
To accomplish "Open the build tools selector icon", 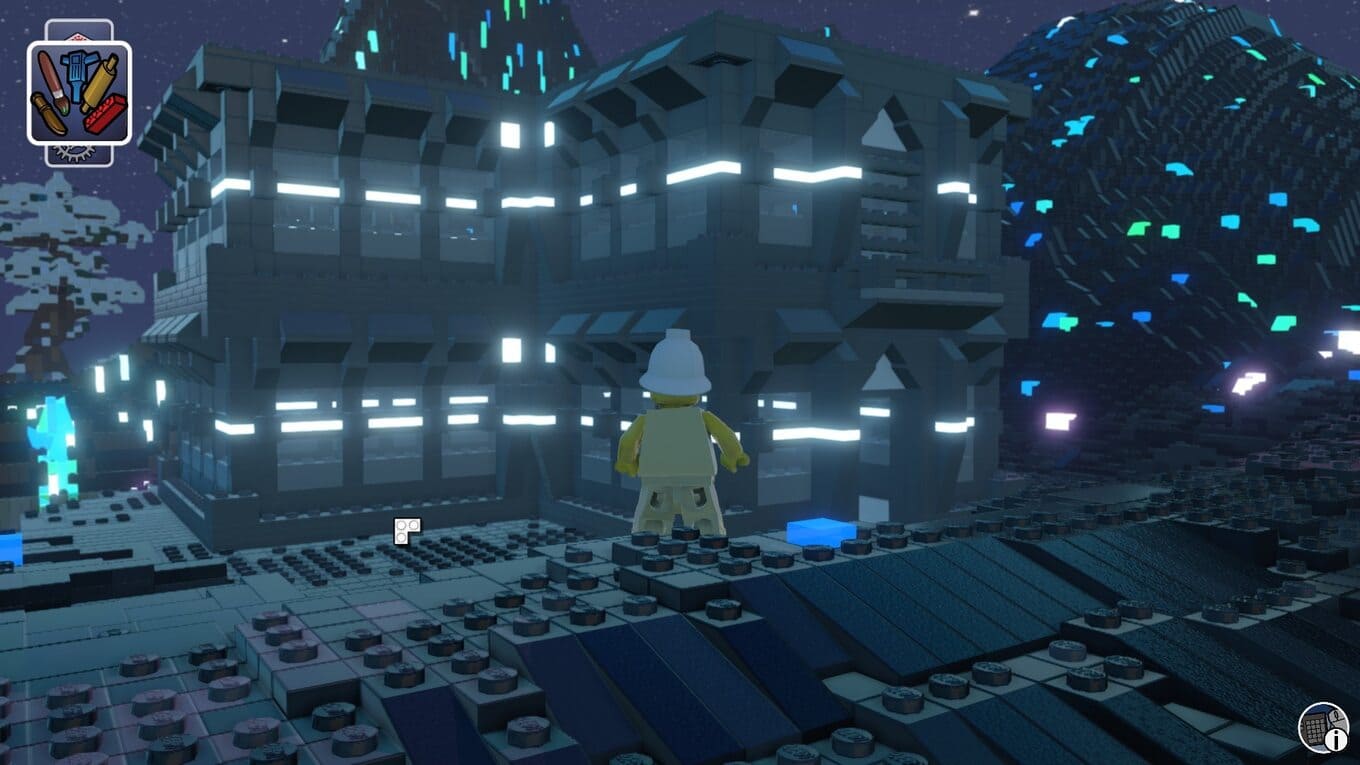I will click(79, 93).
